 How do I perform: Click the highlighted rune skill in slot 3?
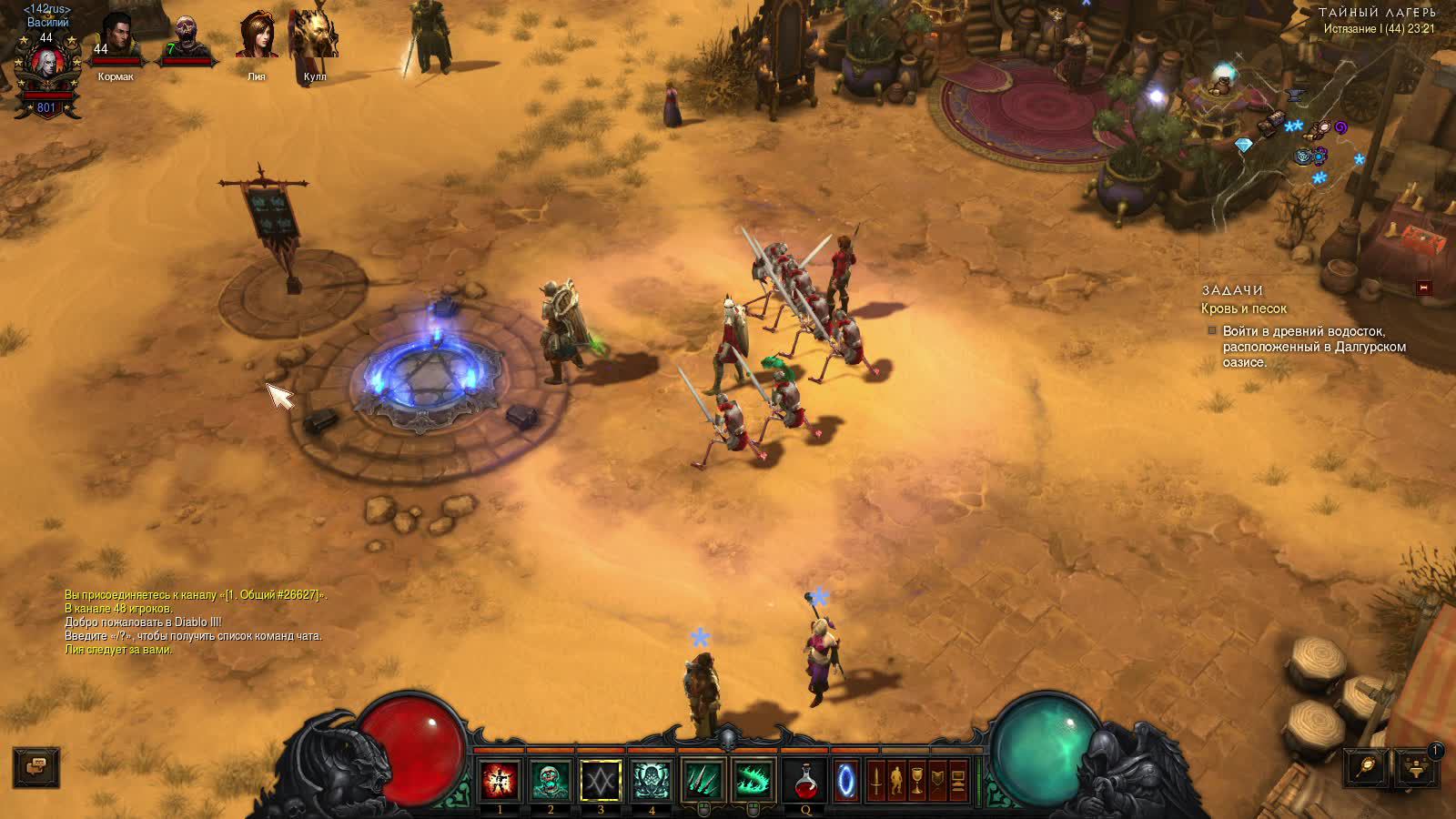click(x=602, y=781)
